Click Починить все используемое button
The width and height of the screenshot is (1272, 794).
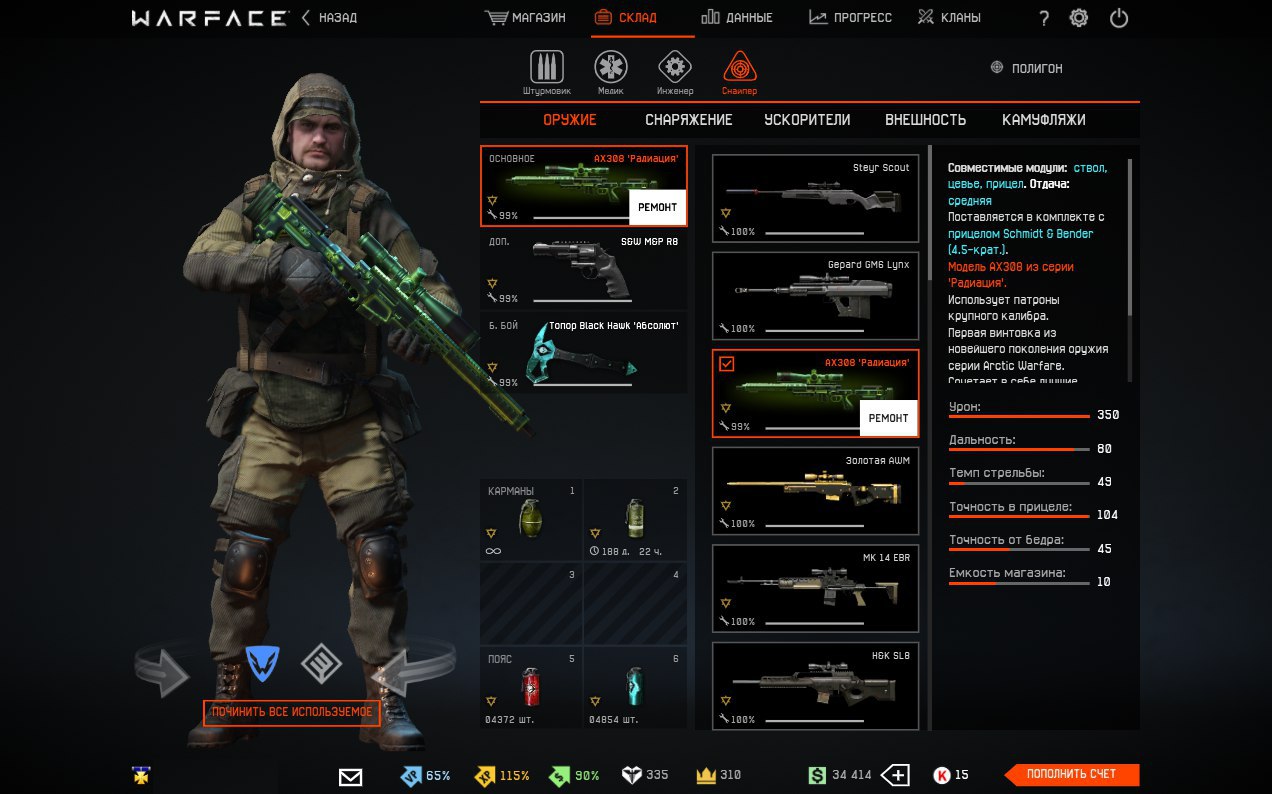coord(292,712)
